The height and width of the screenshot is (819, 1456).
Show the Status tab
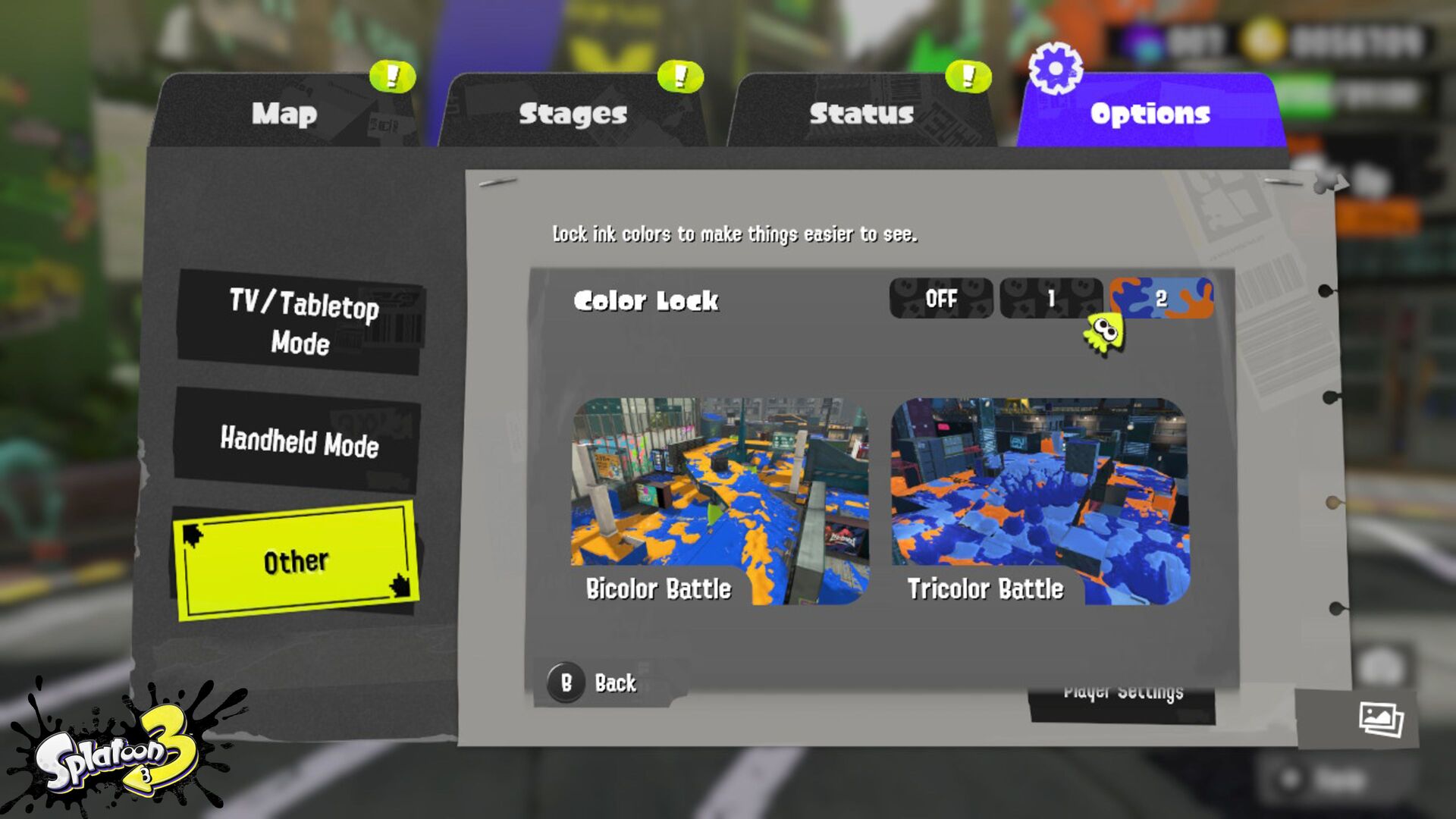coord(861,114)
